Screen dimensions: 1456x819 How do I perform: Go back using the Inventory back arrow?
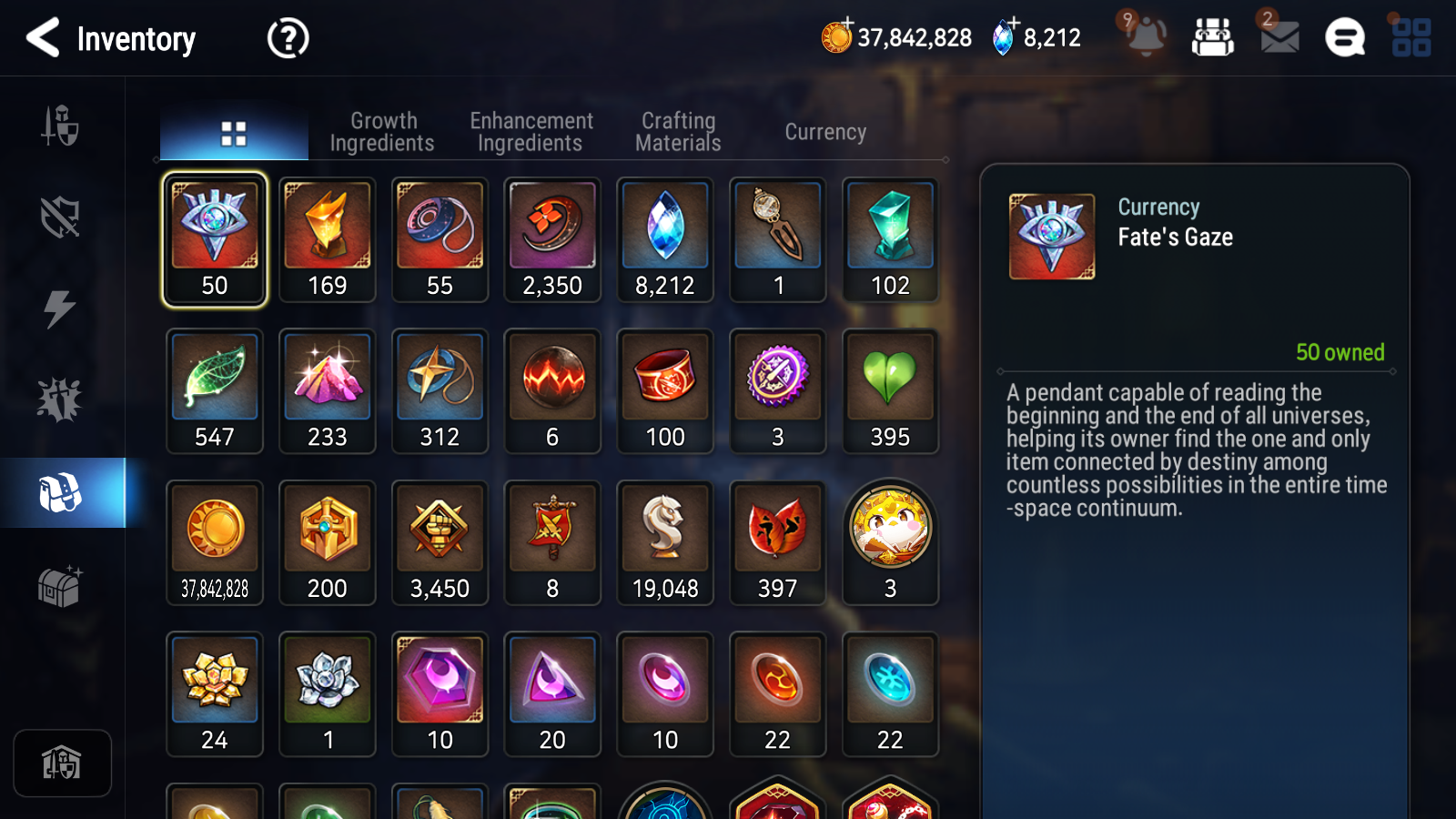point(41,37)
